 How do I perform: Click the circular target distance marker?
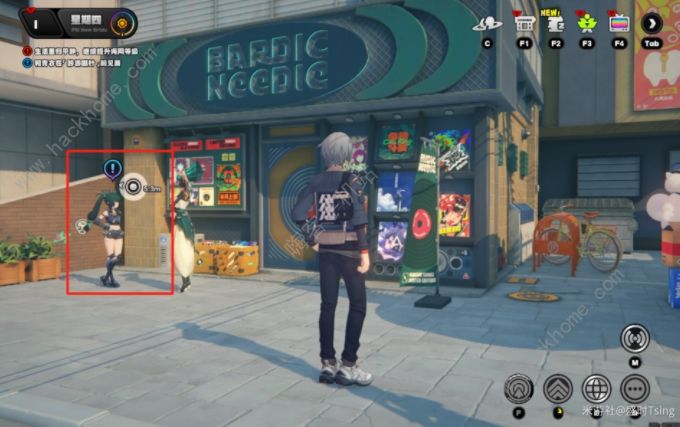click(x=134, y=185)
